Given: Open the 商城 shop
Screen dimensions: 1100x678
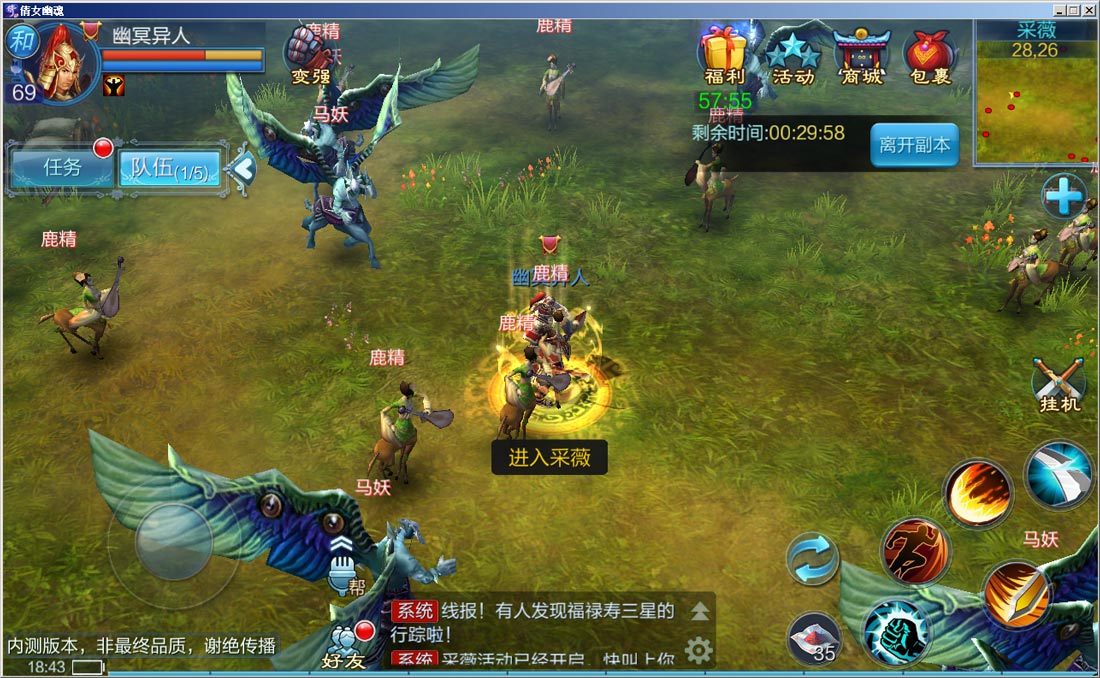Looking at the screenshot, I should coord(861,56).
